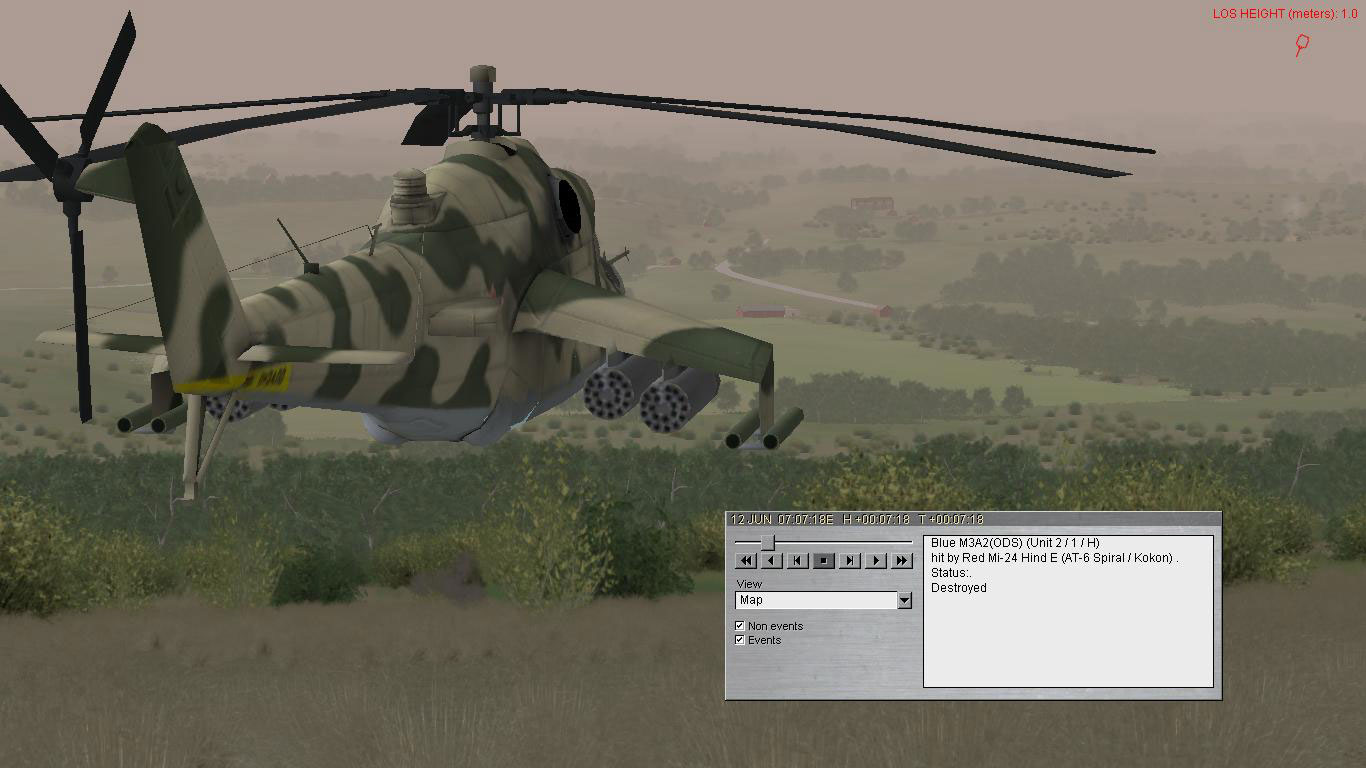Disable the Events checkbox
Screen dimensions: 1366x768
(739, 639)
